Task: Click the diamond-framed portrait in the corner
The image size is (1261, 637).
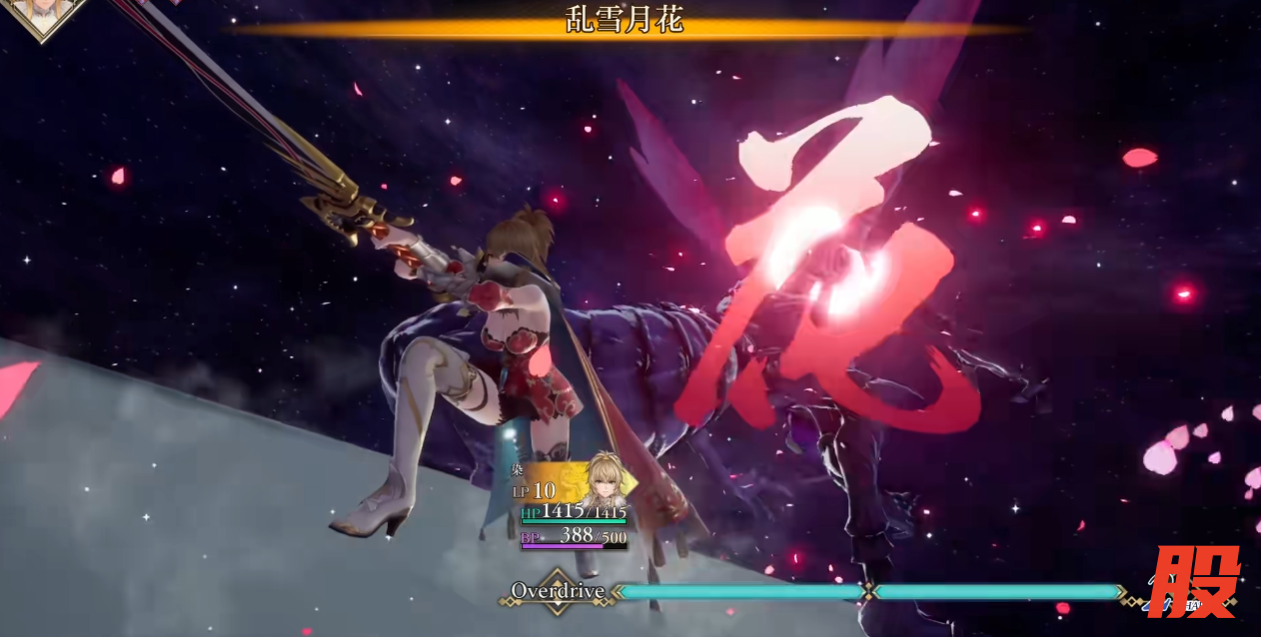Action: coord(42,14)
